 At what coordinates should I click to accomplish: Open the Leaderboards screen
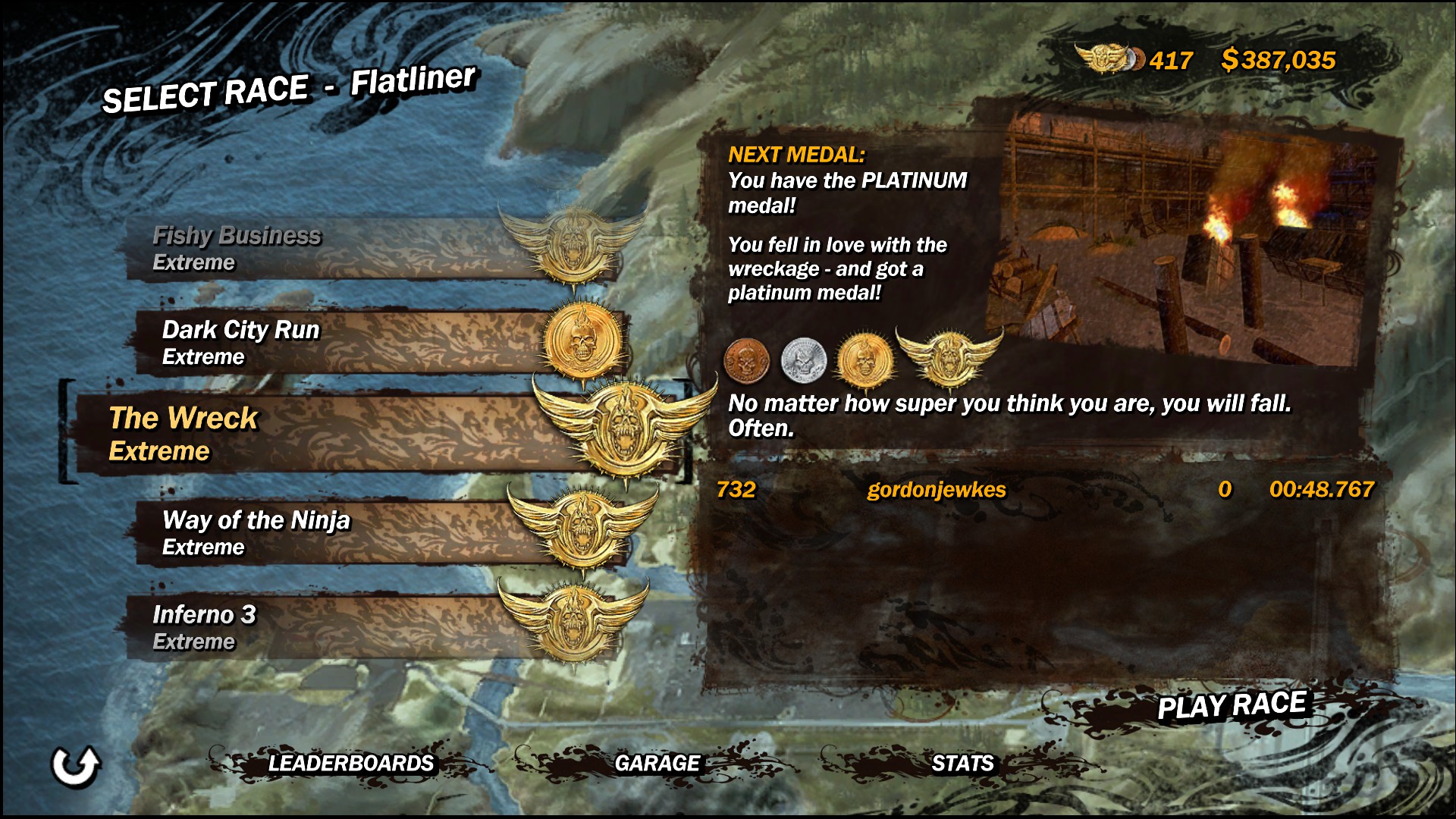coord(350,763)
